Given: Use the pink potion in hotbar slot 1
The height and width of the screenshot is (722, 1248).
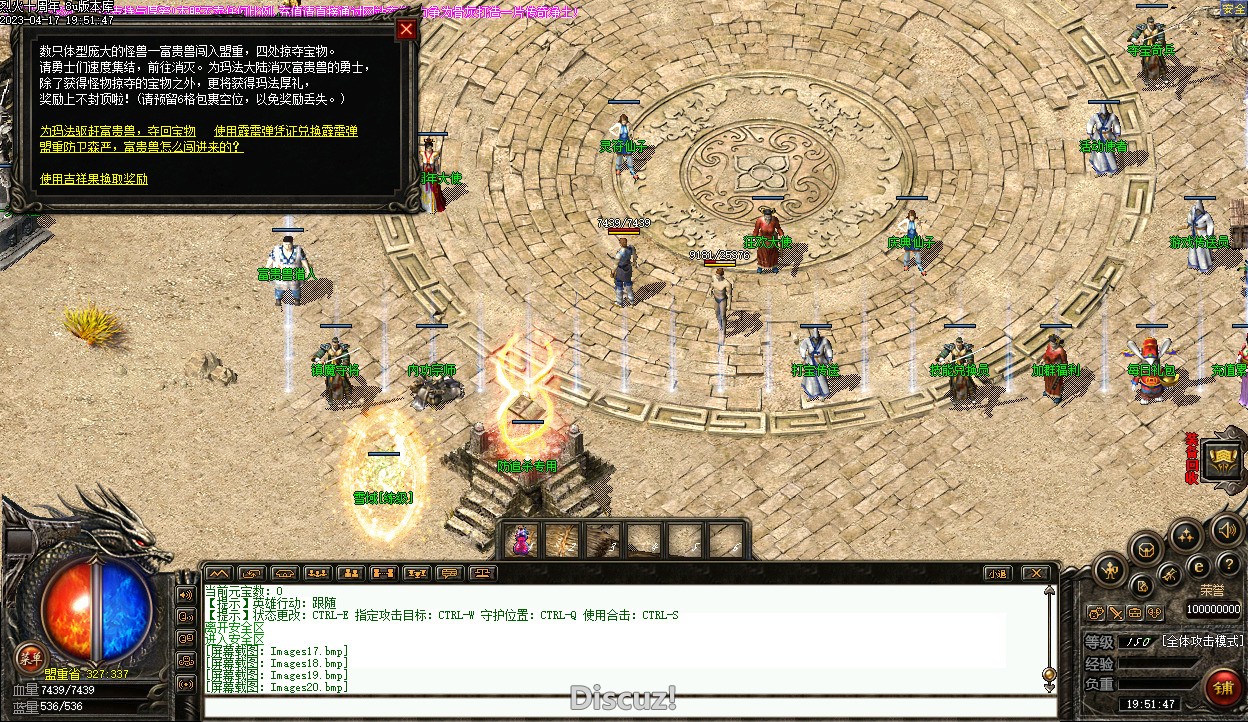Looking at the screenshot, I should [523, 541].
